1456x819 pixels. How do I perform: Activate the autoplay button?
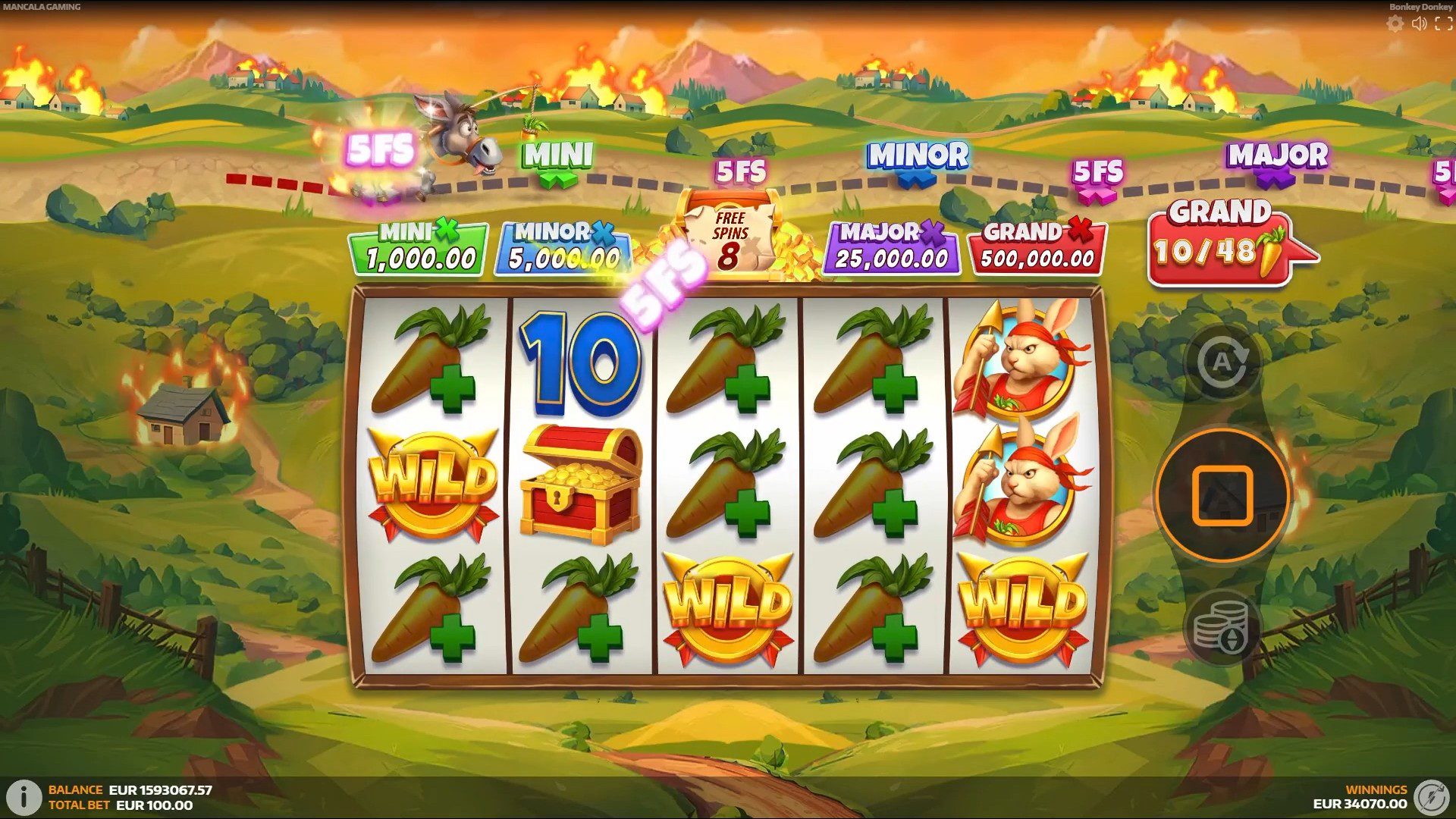[1222, 362]
